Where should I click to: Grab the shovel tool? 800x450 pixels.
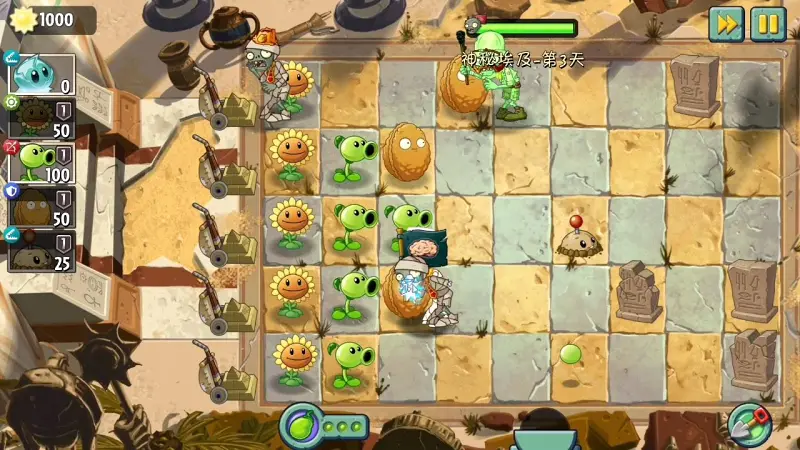[x=747, y=424]
